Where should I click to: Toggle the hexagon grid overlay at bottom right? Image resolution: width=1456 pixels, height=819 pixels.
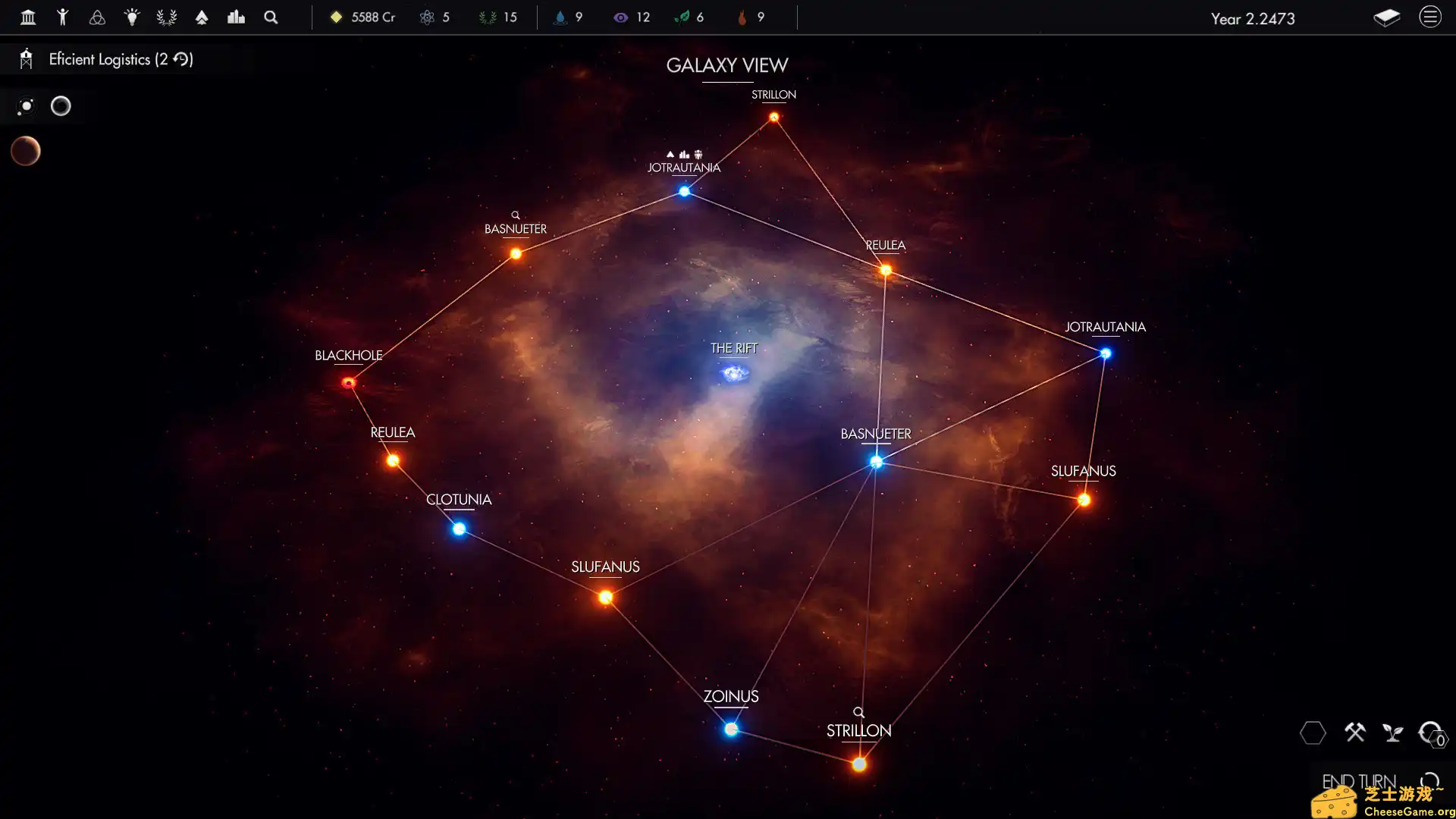1314,733
